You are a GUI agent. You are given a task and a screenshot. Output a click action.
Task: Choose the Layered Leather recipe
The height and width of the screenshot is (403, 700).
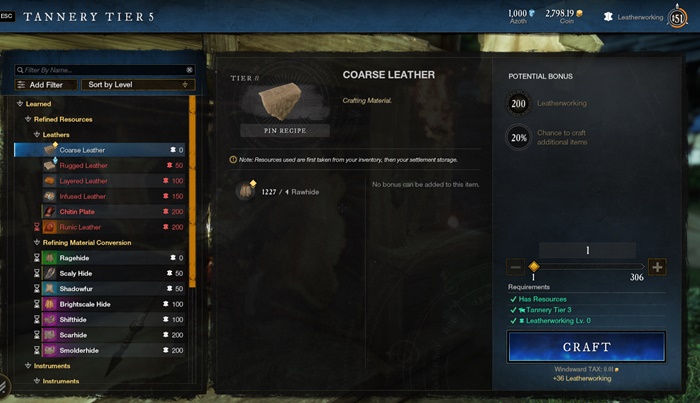(83, 181)
